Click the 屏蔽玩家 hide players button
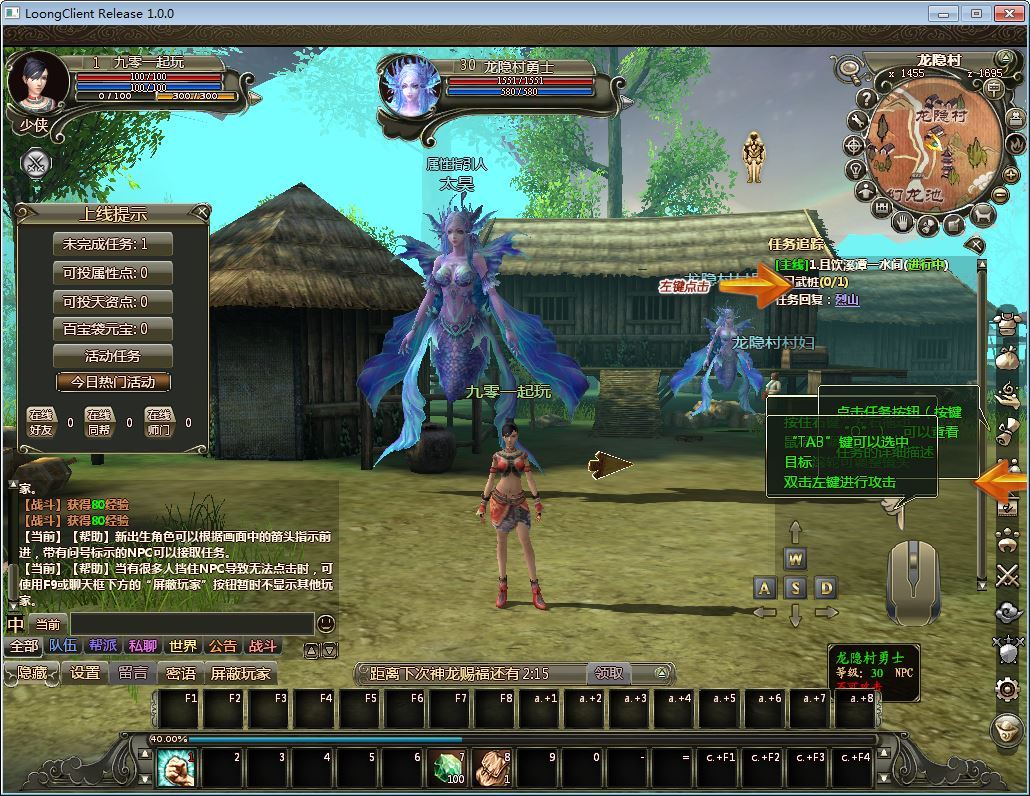The height and width of the screenshot is (796, 1030). (x=240, y=673)
